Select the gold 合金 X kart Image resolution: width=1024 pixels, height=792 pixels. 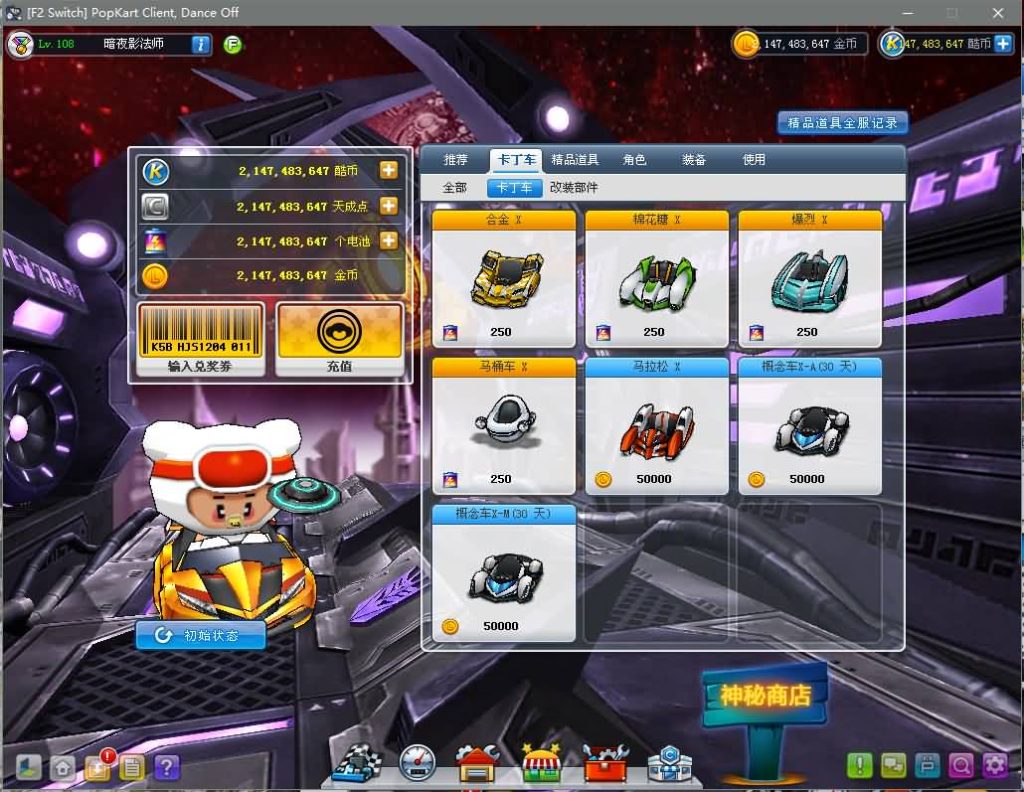pos(503,278)
